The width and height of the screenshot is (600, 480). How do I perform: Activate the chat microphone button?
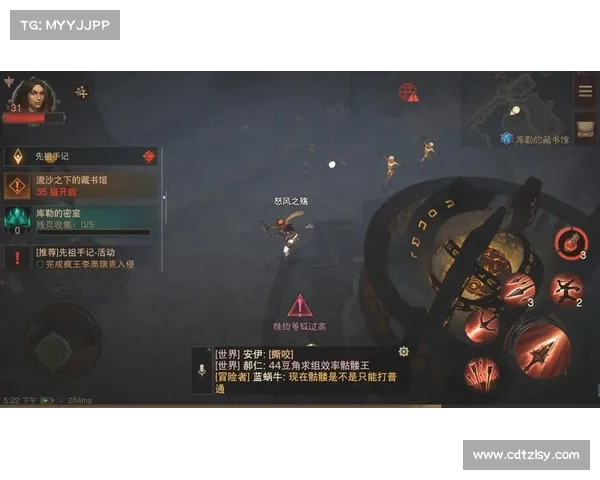202,371
